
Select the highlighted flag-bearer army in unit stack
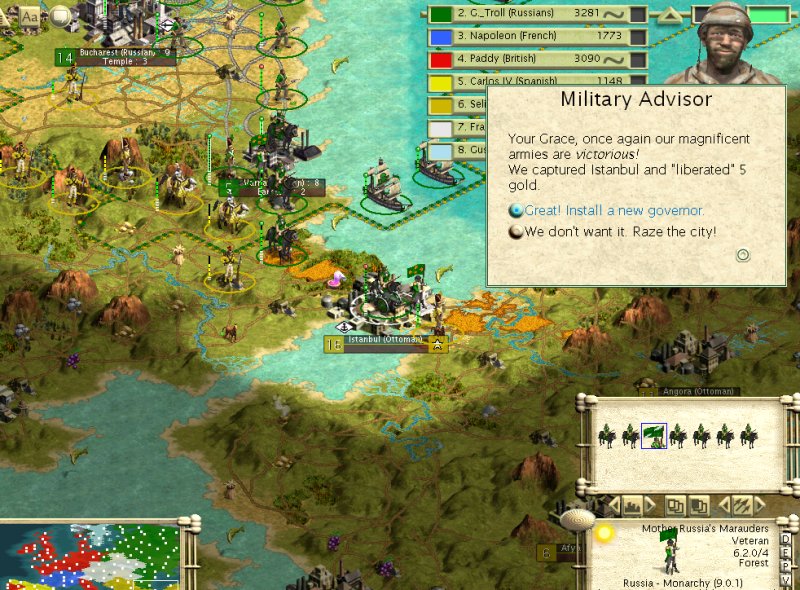click(654, 435)
